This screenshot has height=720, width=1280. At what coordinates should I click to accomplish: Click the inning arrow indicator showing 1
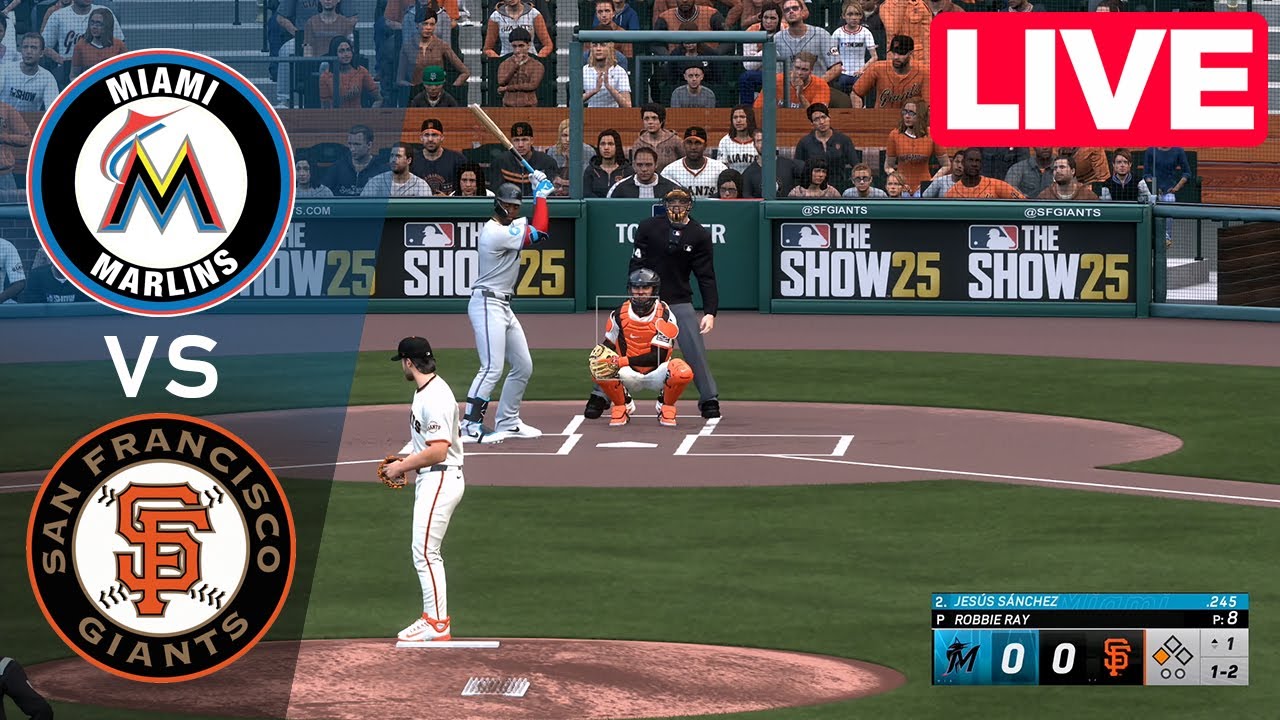click(x=1218, y=642)
